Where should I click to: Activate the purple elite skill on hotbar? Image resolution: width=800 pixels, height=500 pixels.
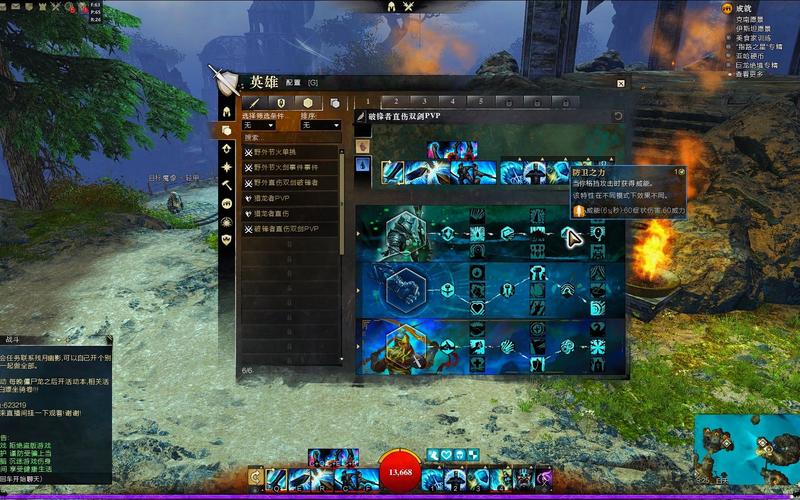[x=543, y=479]
